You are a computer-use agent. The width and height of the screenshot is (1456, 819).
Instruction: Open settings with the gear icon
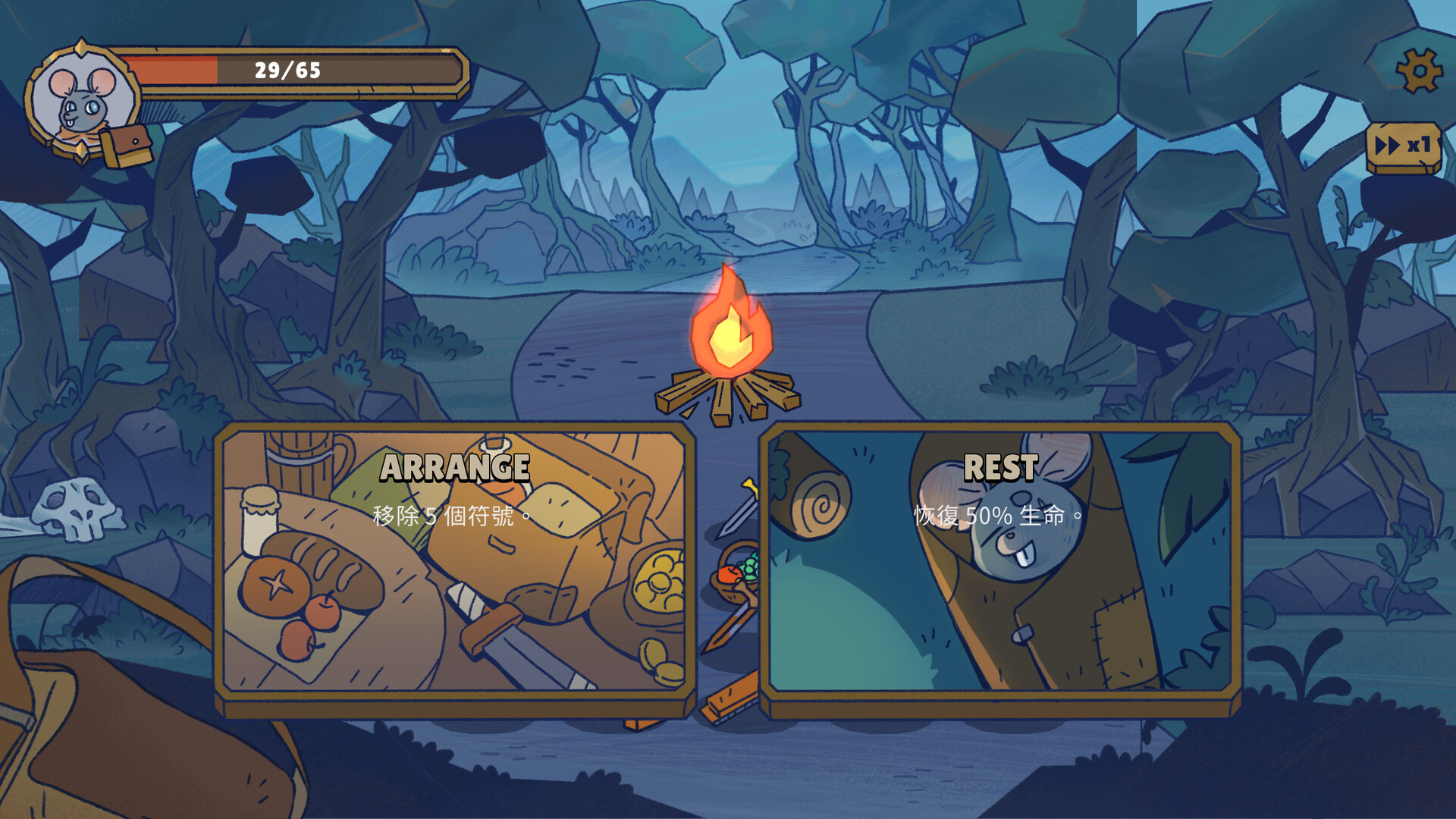(x=1418, y=71)
